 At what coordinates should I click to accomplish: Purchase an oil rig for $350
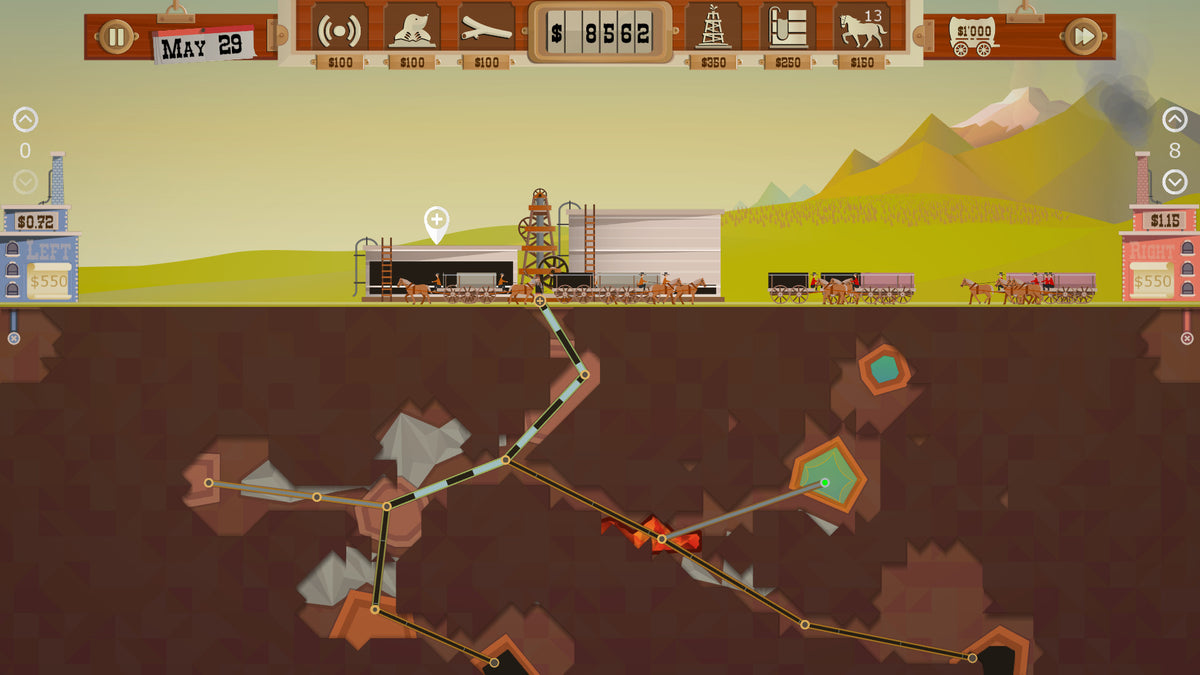713,29
